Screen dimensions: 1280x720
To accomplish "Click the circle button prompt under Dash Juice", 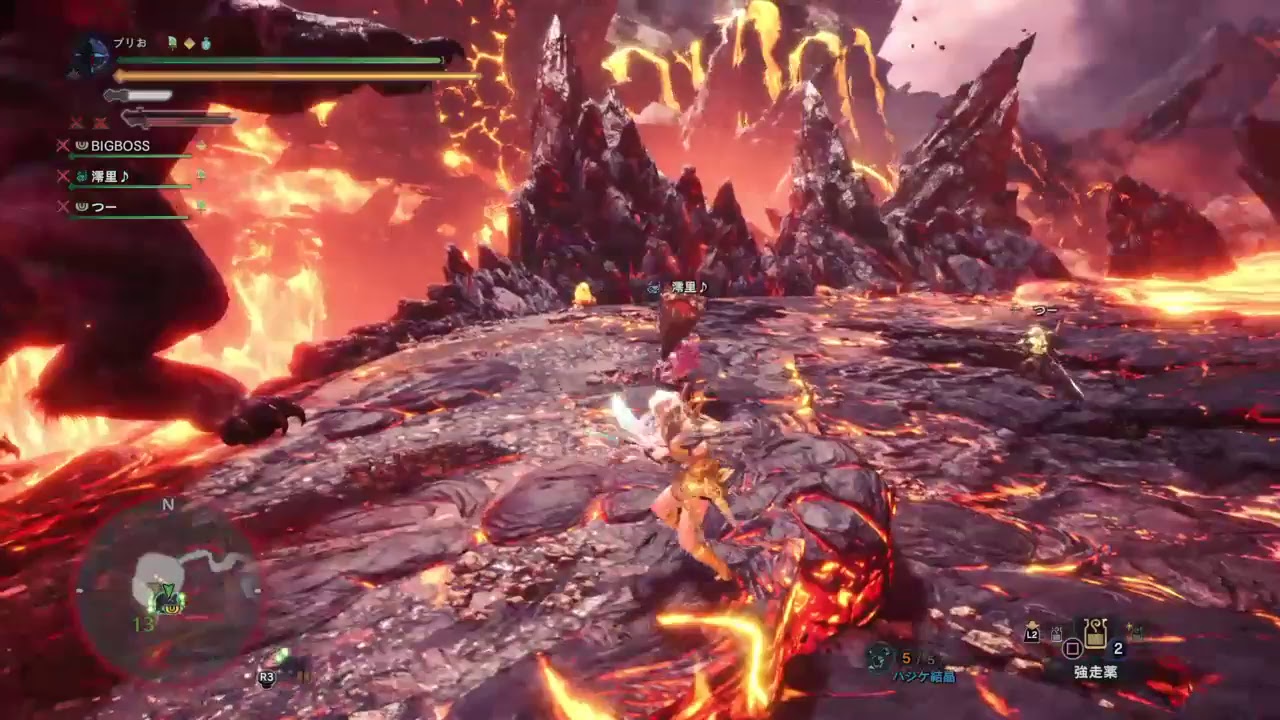I will (1072, 649).
